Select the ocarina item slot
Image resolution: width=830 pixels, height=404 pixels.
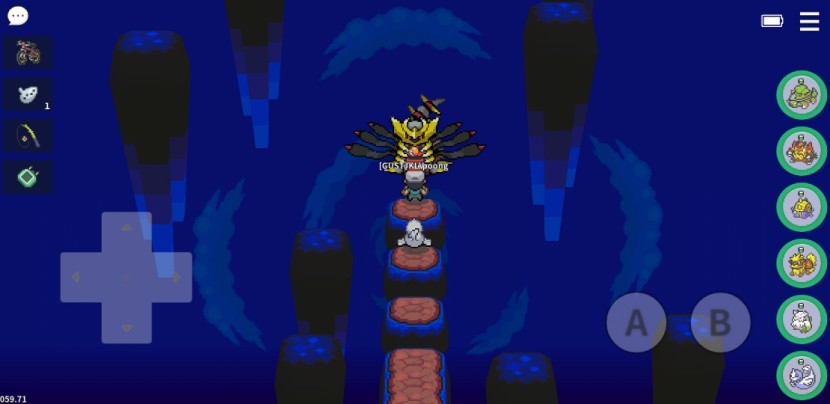28,94
